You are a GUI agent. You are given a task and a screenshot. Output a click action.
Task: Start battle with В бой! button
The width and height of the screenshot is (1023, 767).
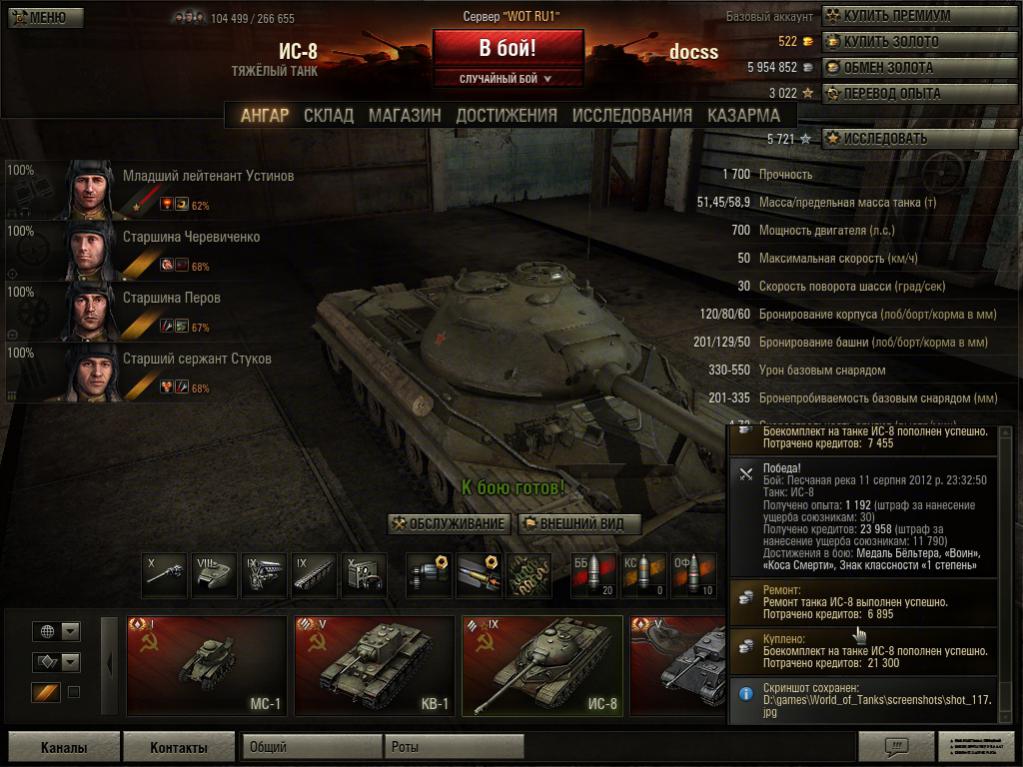(508, 48)
